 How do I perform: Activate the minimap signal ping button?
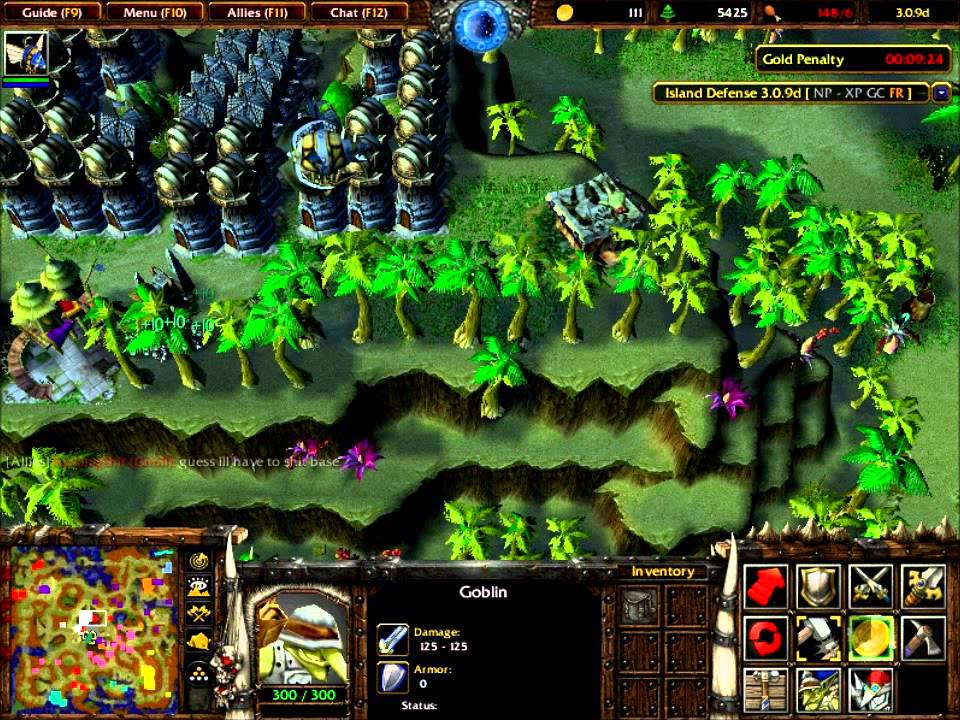[x=198, y=562]
